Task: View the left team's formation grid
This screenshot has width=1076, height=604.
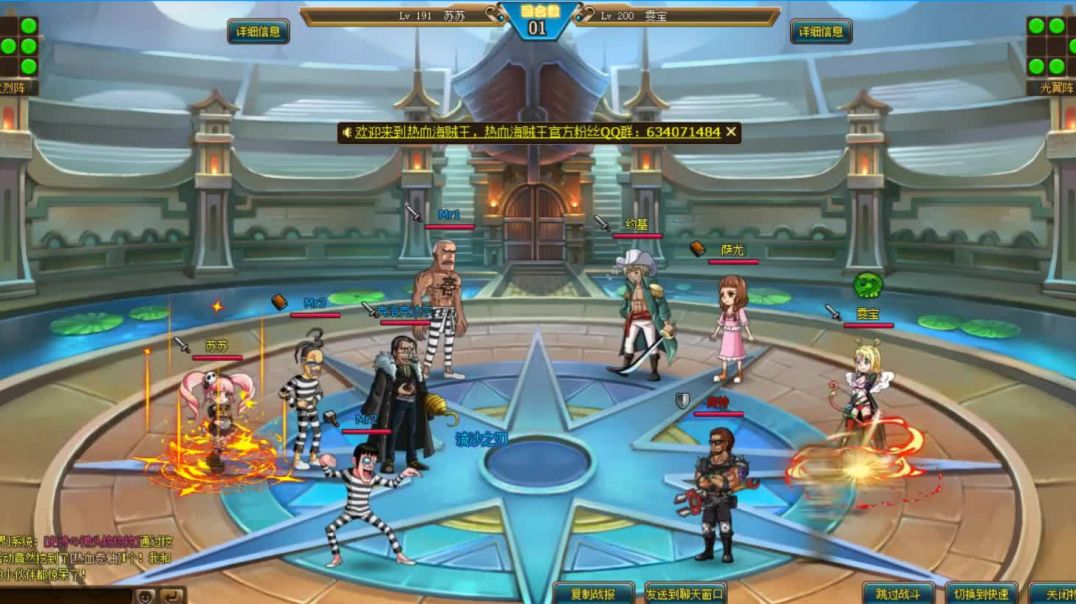Action: pos(20,46)
